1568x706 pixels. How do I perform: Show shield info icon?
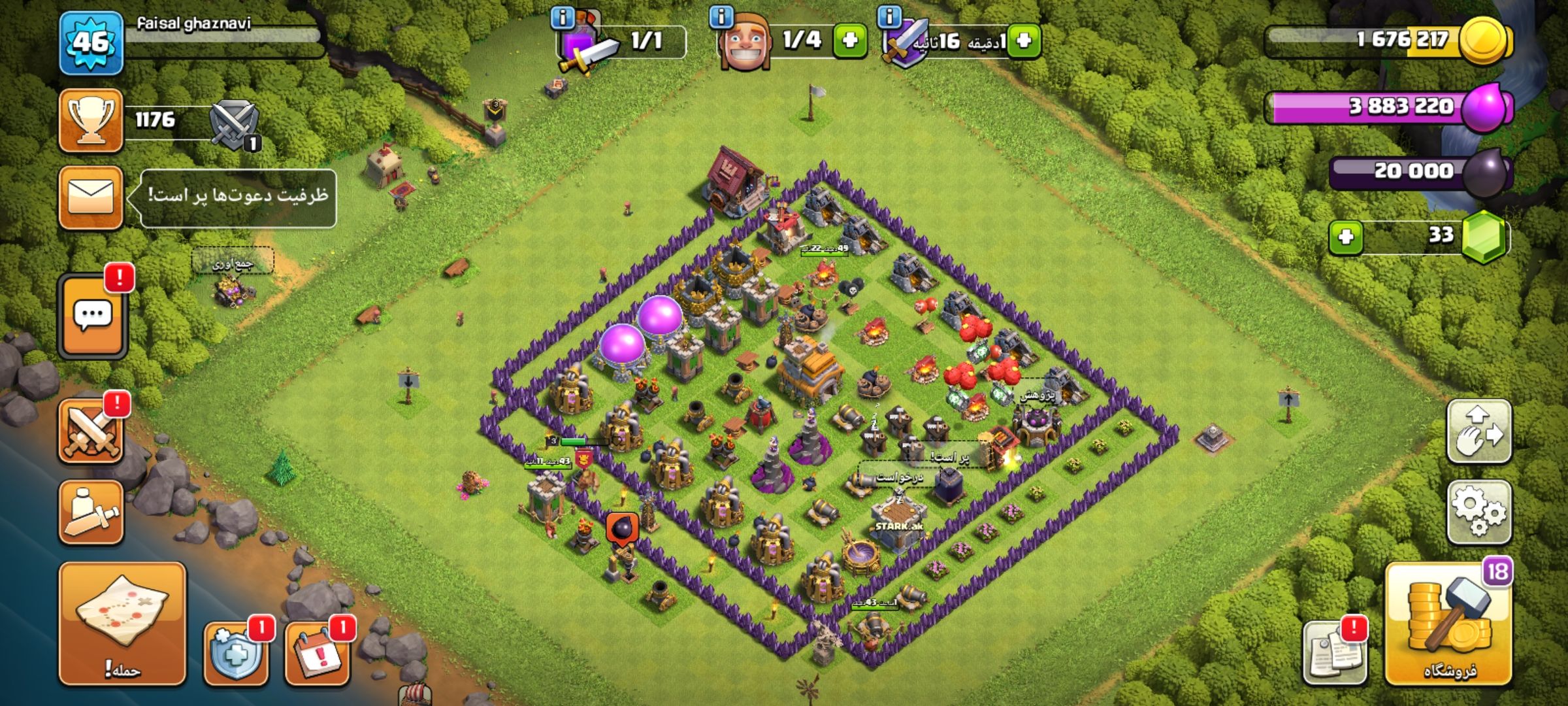(x=889, y=16)
